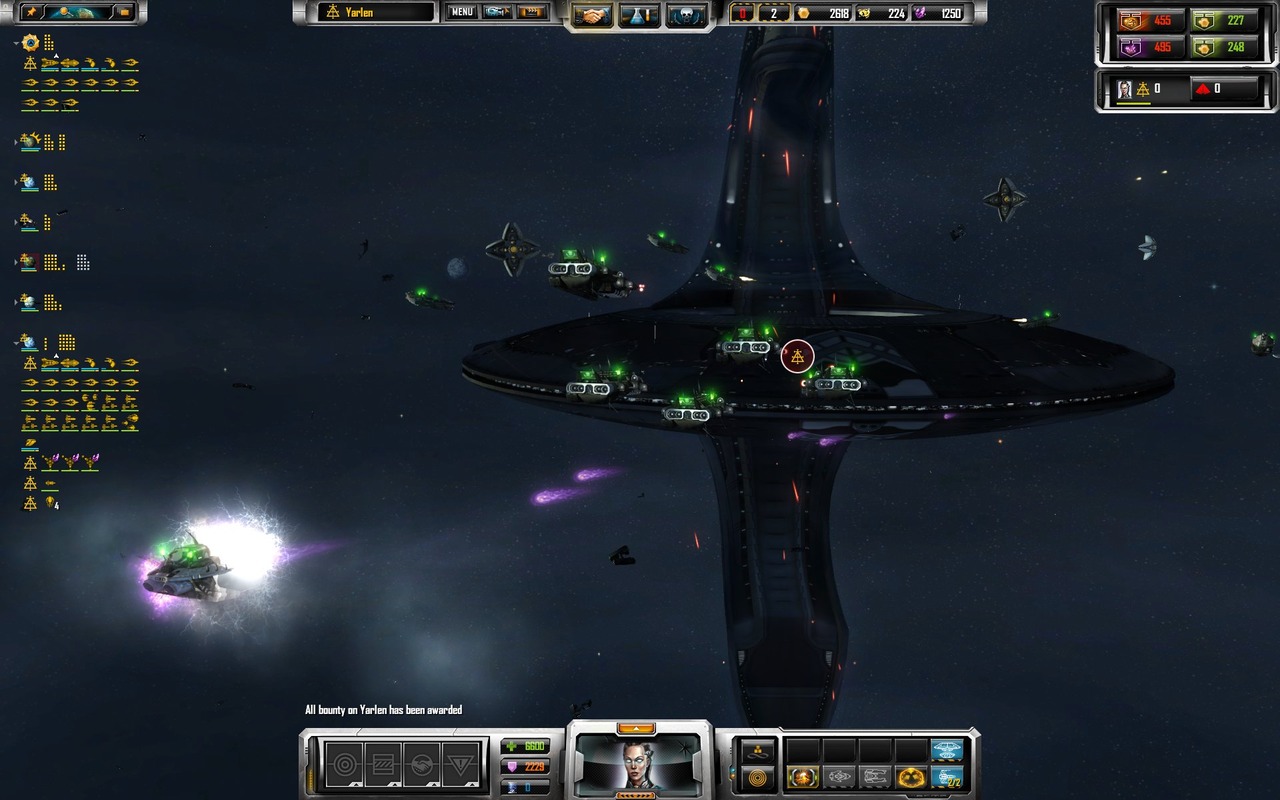Open the Research screen with the flask icon
This screenshot has width=1280, height=800.
(x=641, y=13)
